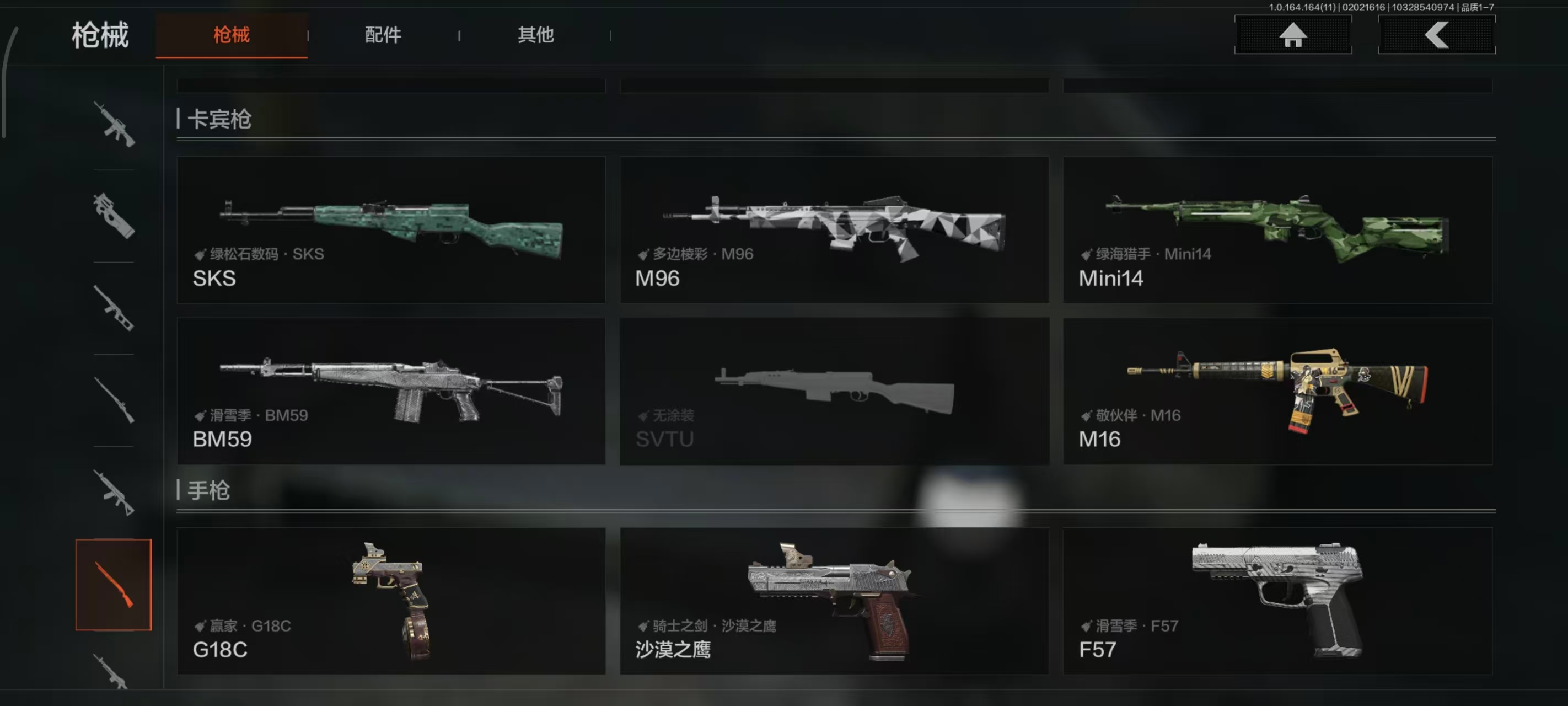Select the unpainted SVTU weapon

pos(834,393)
